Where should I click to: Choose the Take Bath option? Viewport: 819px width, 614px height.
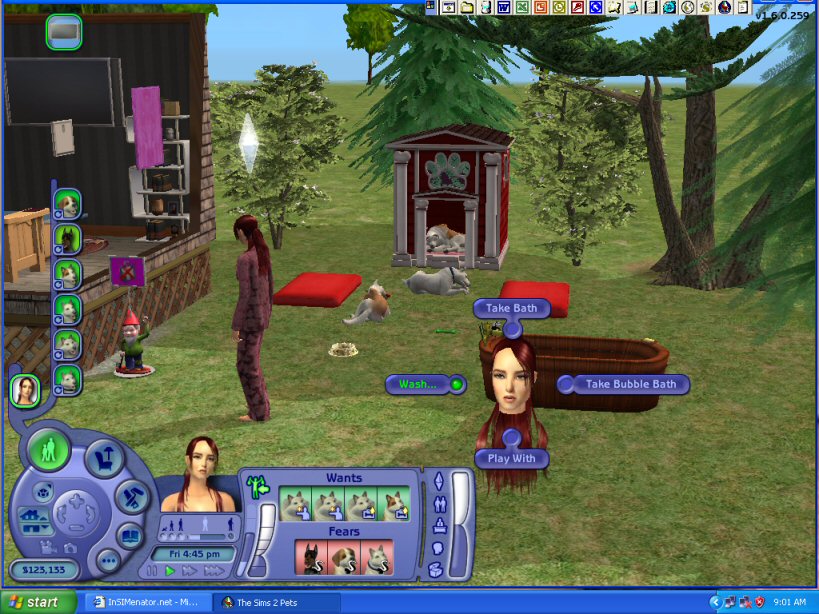point(511,308)
